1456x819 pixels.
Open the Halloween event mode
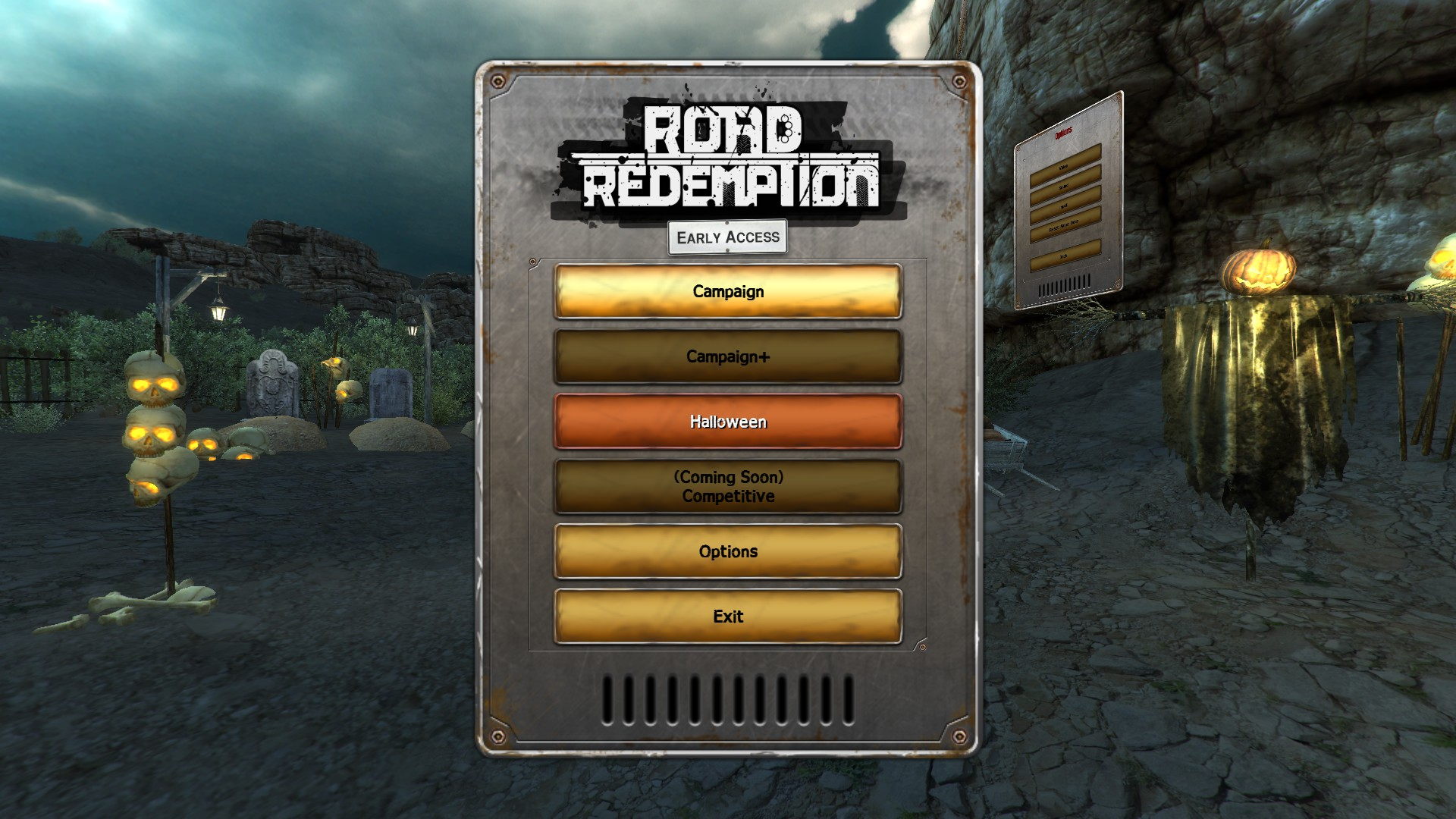pos(728,422)
